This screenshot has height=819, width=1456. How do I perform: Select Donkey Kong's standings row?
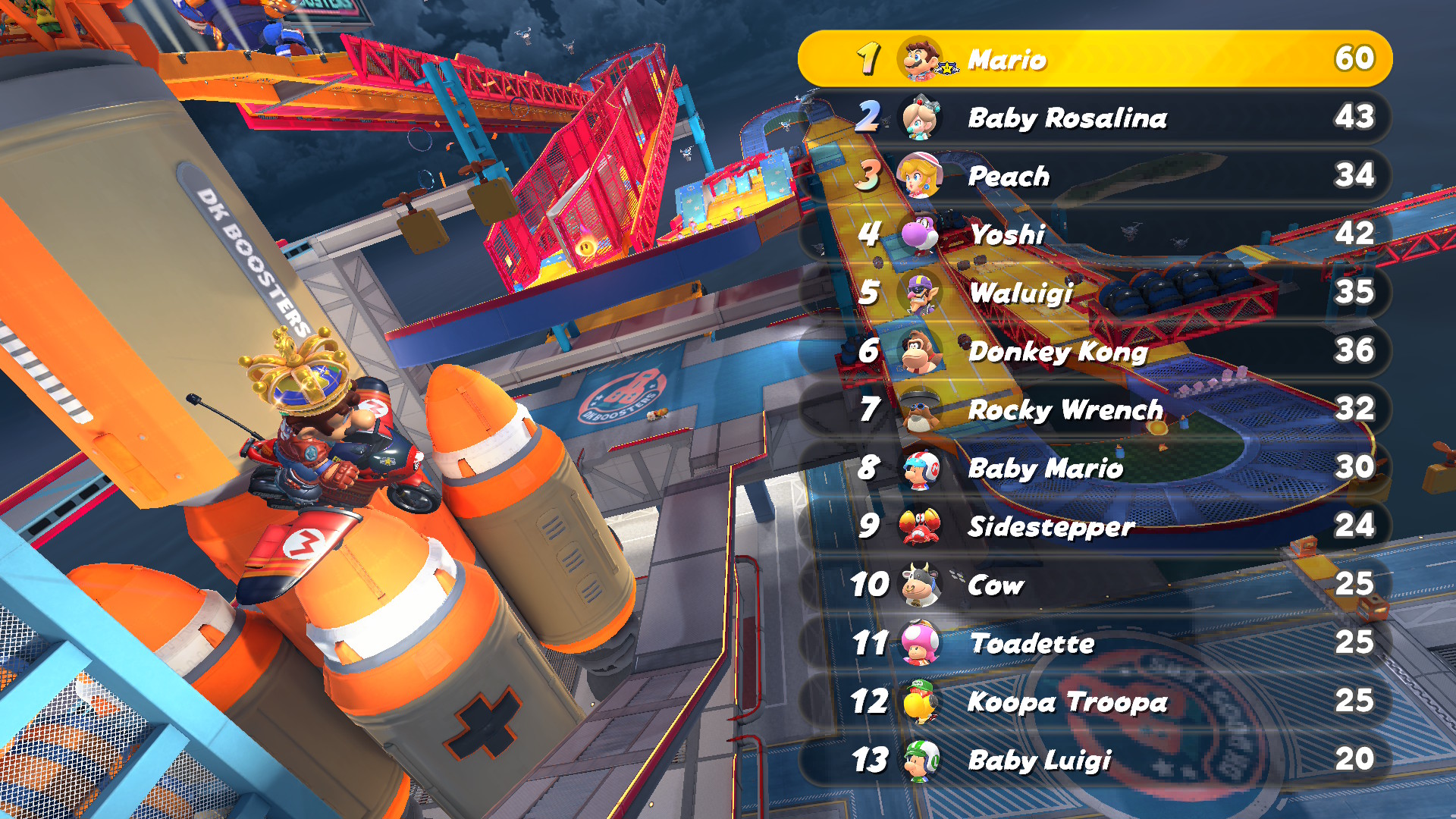[1095, 351]
